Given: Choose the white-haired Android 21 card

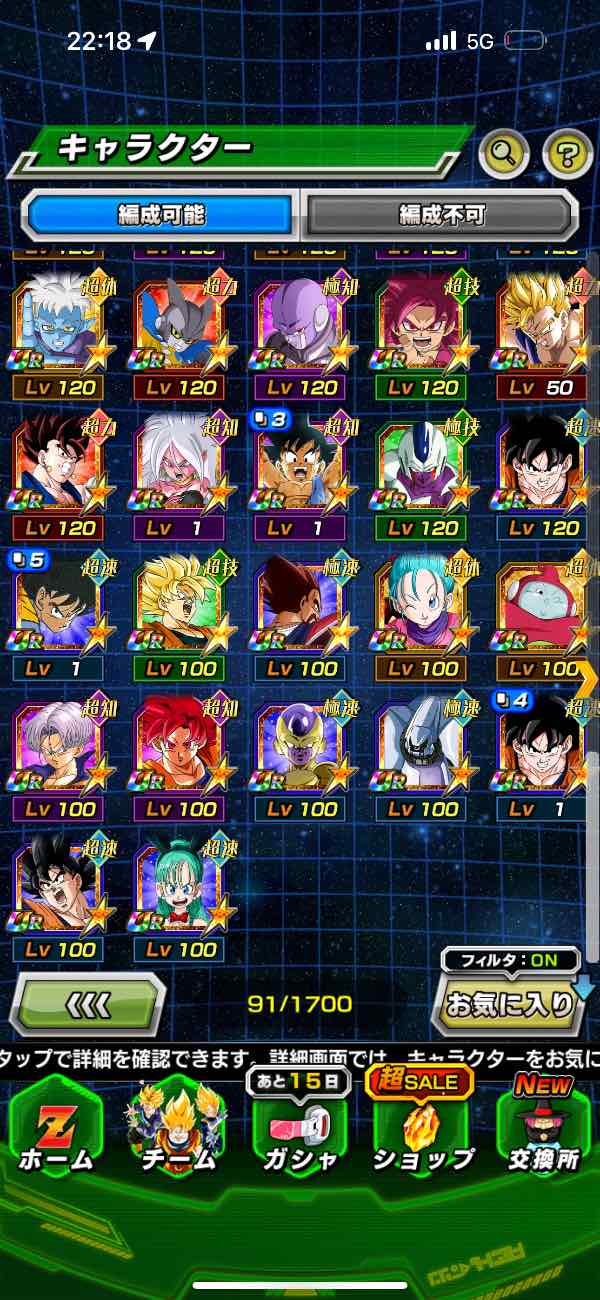Looking at the screenshot, I should (180, 465).
